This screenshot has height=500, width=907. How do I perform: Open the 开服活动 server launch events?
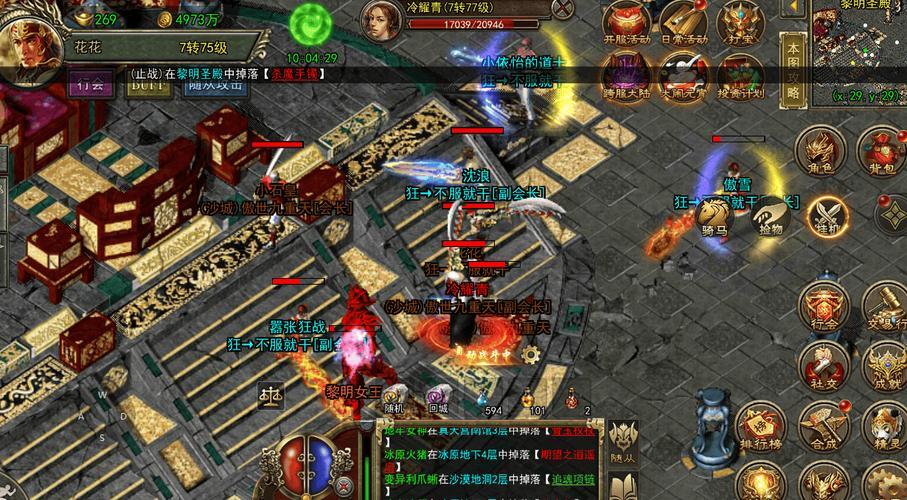pyautogui.click(x=628, y=22)
